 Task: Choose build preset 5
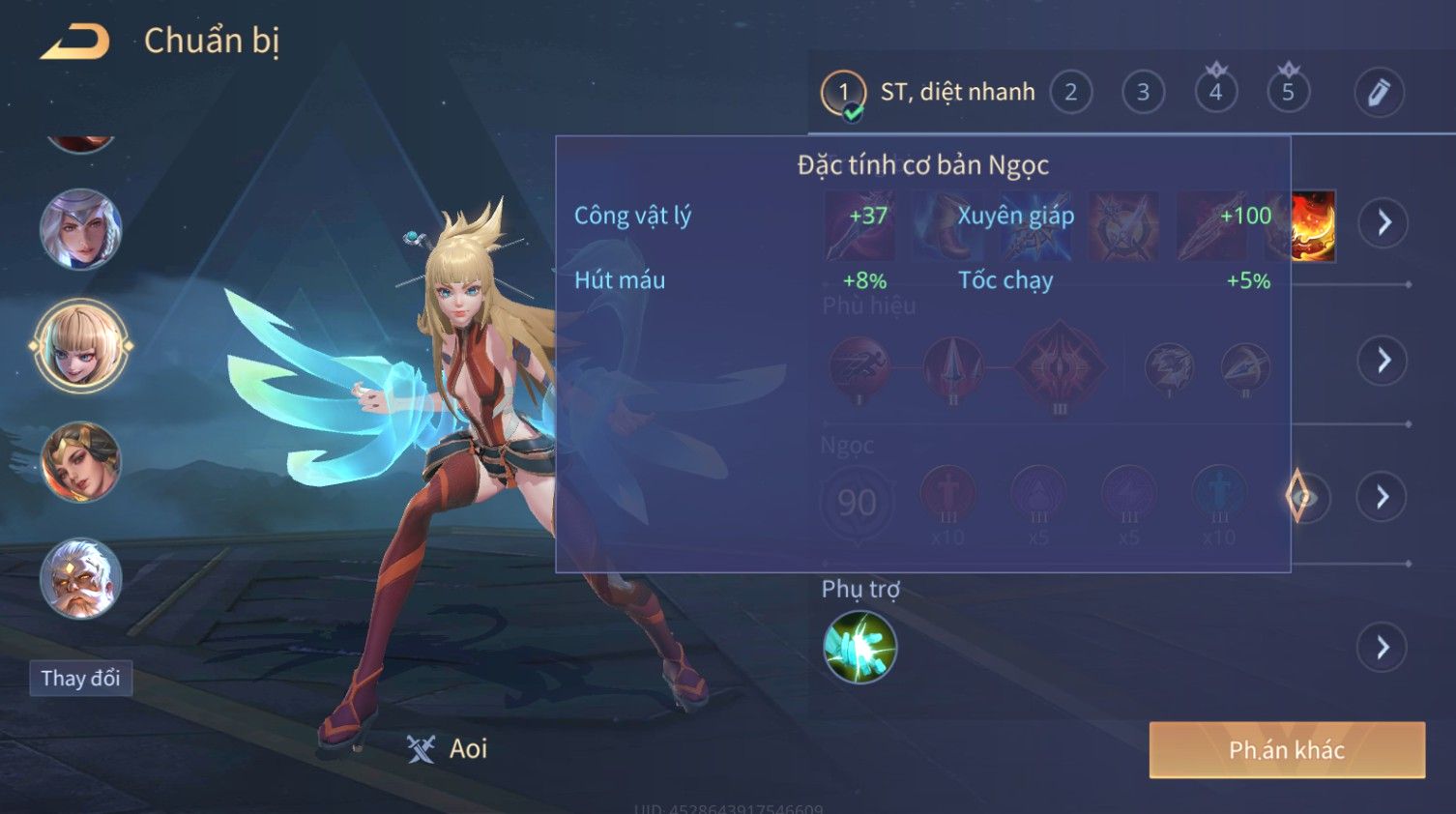click(1288, 93)
